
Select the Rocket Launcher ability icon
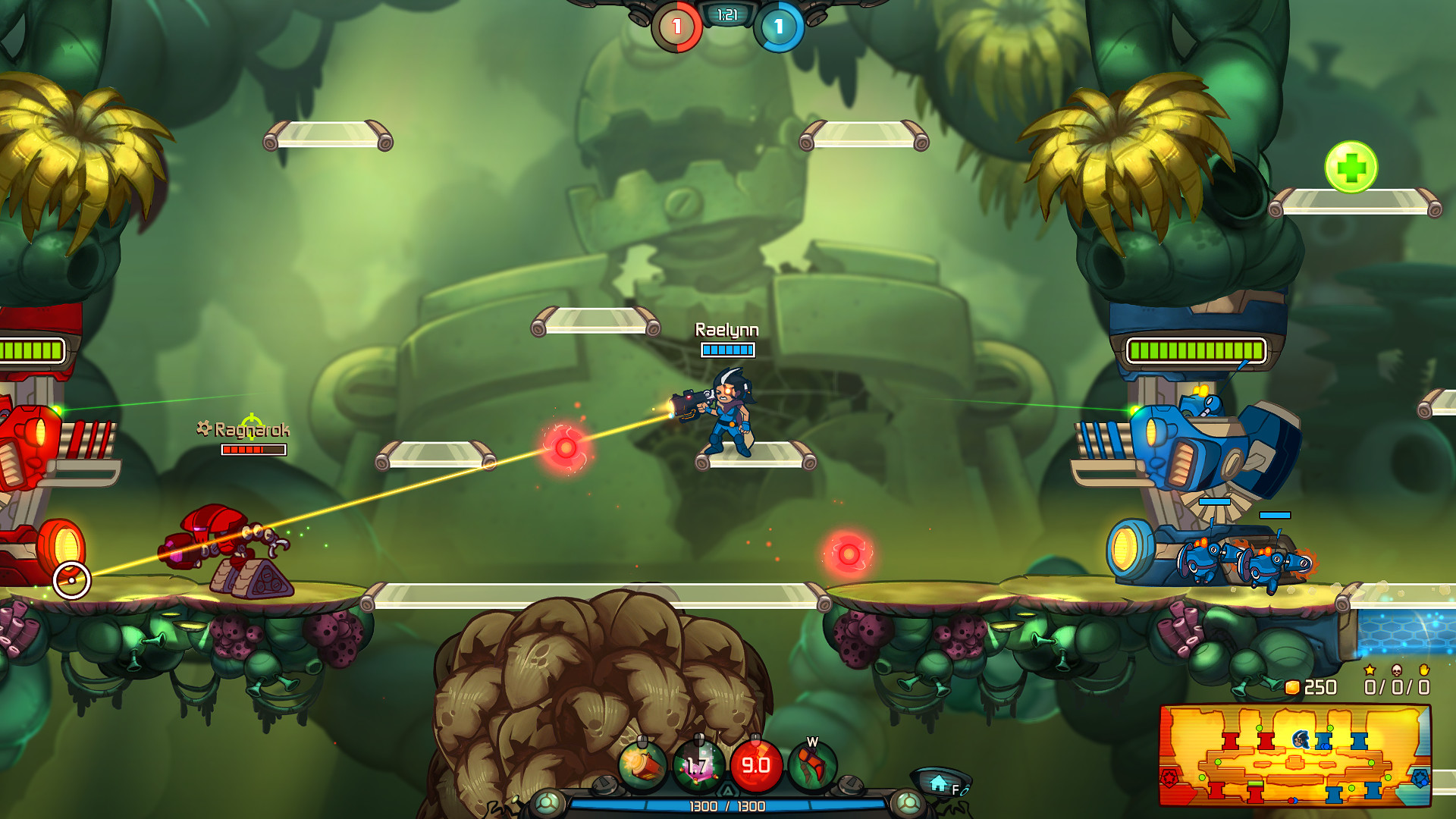(642, 764)
